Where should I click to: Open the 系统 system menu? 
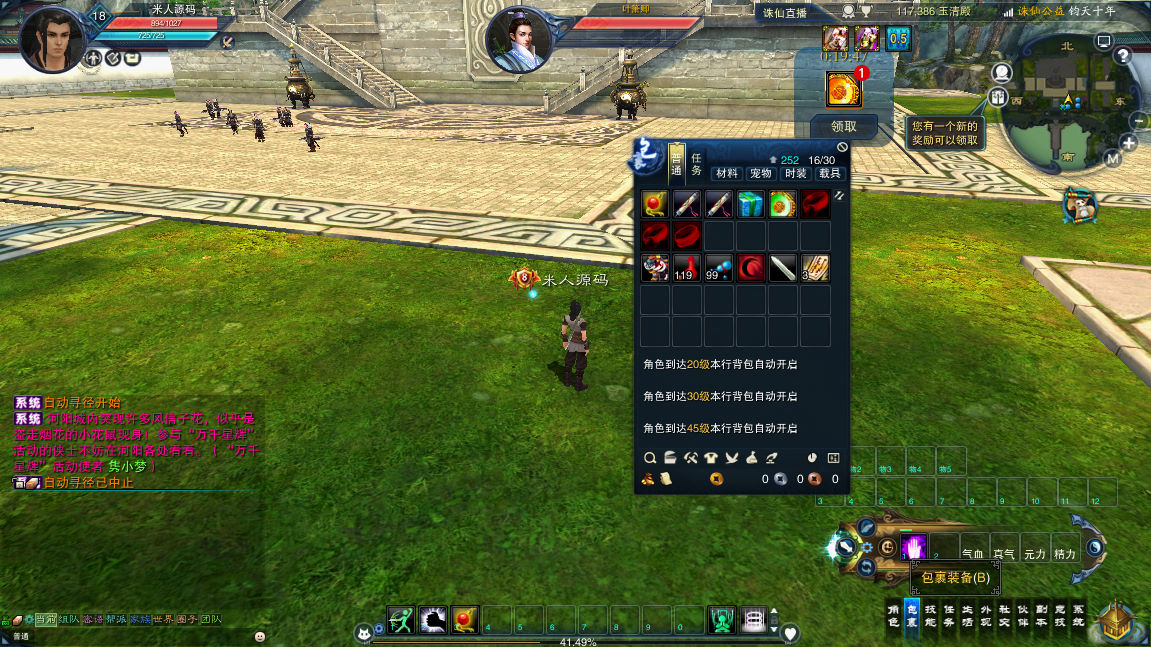(x=1077, y=614)
